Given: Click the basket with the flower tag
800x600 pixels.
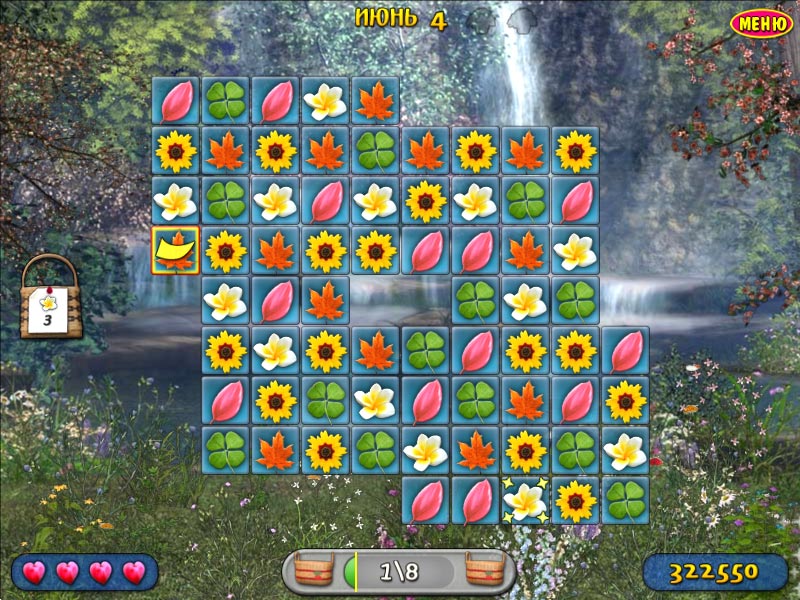Looking at the screenshot, I should click(x=50, y=300).
